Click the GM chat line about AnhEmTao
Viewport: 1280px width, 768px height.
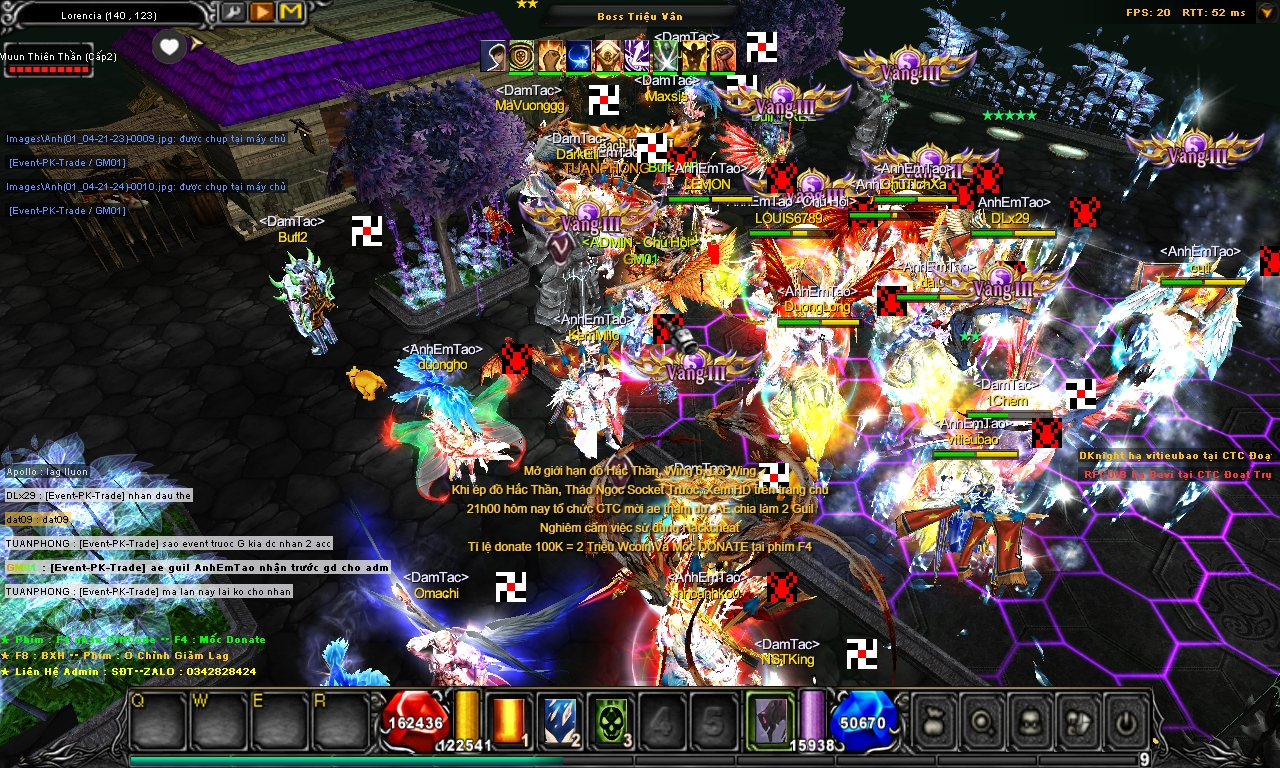[198, 568]
